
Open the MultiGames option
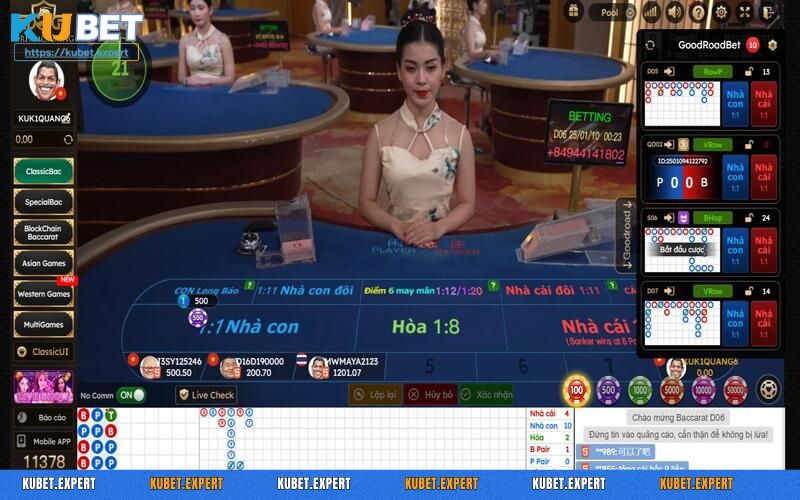(43, 324)
